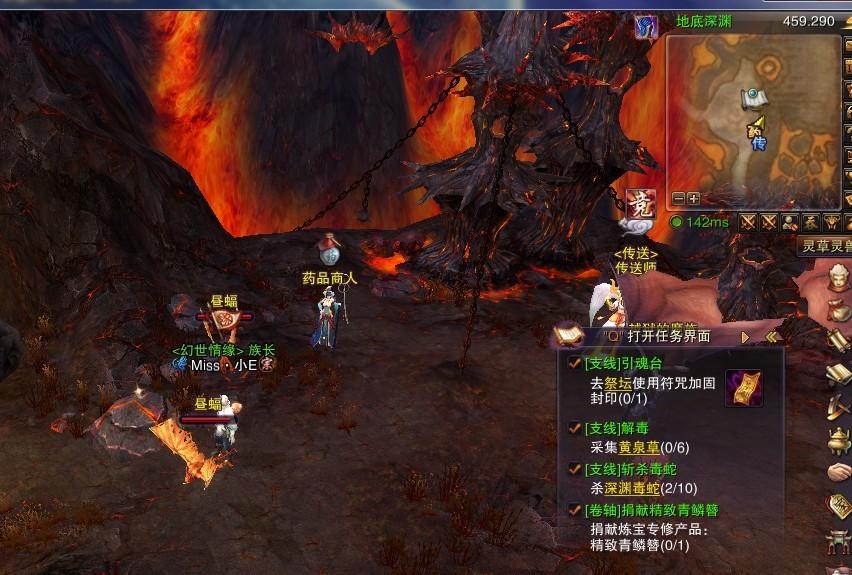Toggle the 斩杀毒蛇 quest checkbox
Image resolution: width=852 pixels, height=575 pixels.
pos(574,468)
